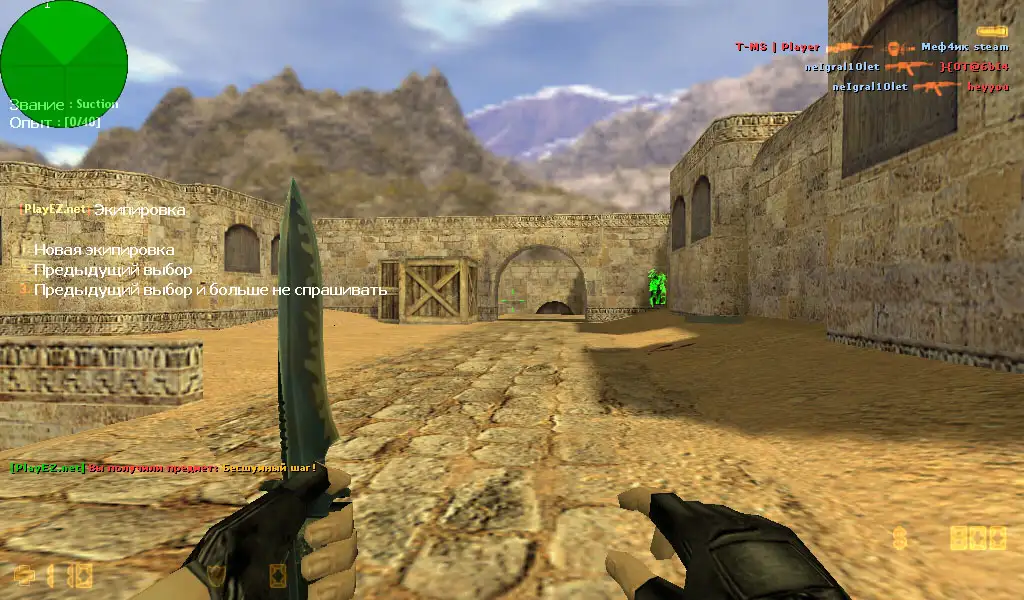Click the dollar money icon

900,539
